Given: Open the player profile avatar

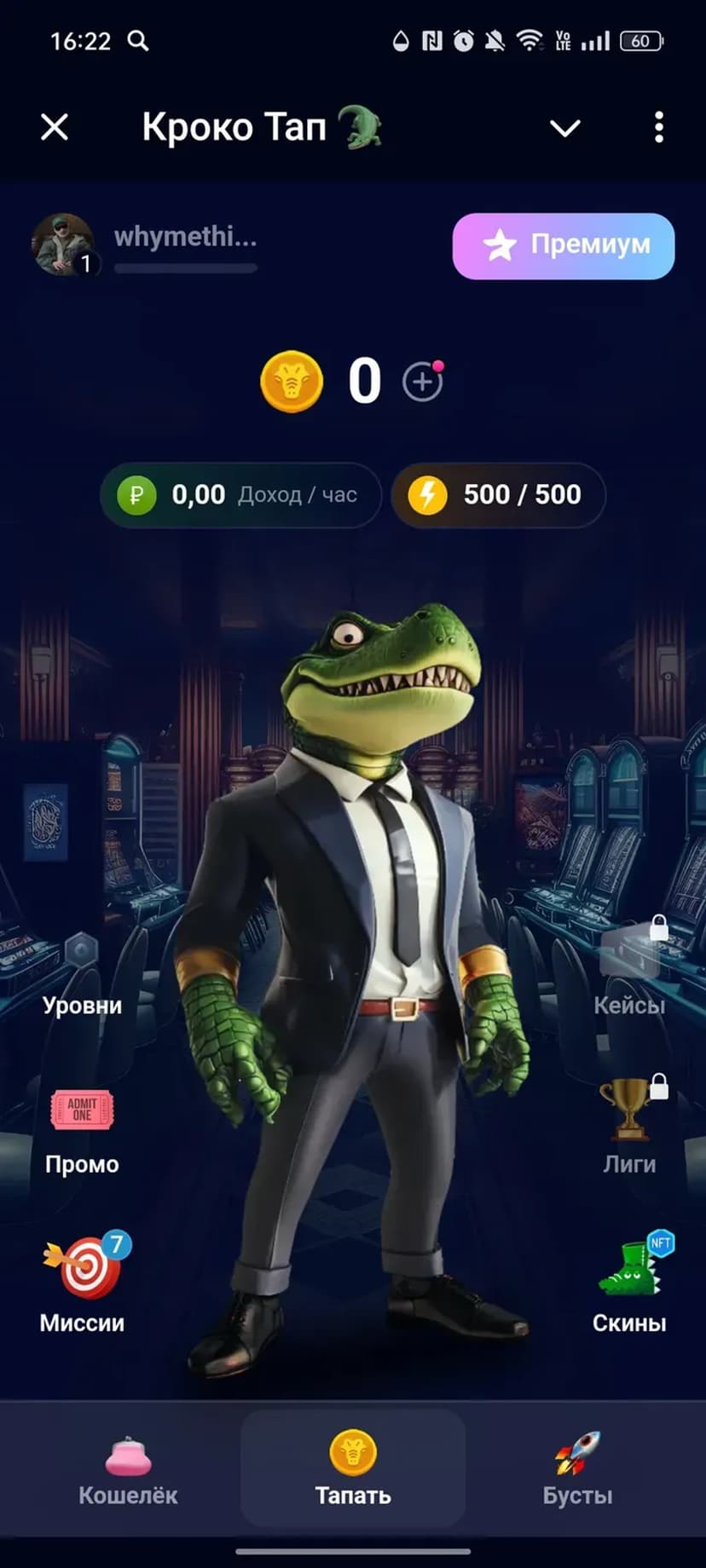Looking at the screenshot, I should click(62, 245).
